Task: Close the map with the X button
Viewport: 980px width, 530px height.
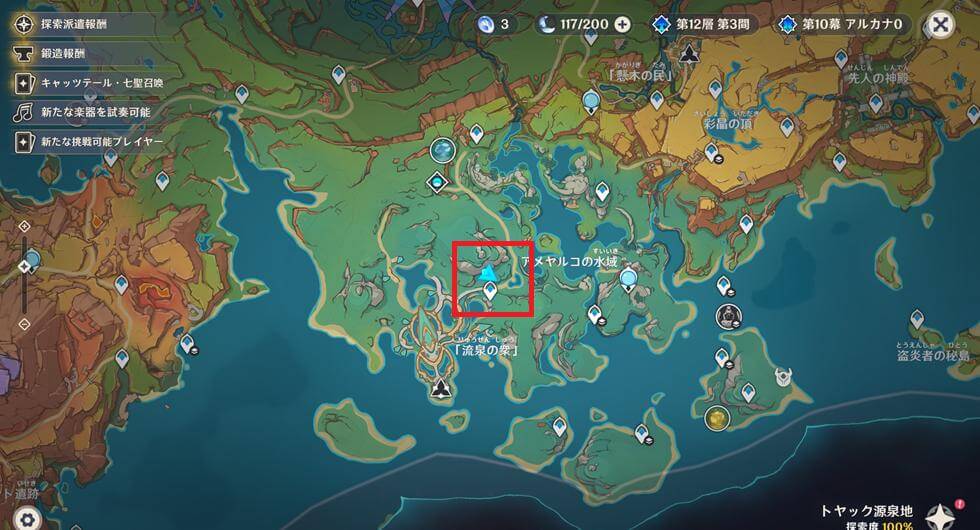Action: pyautogui.click(x=939, y=24)
